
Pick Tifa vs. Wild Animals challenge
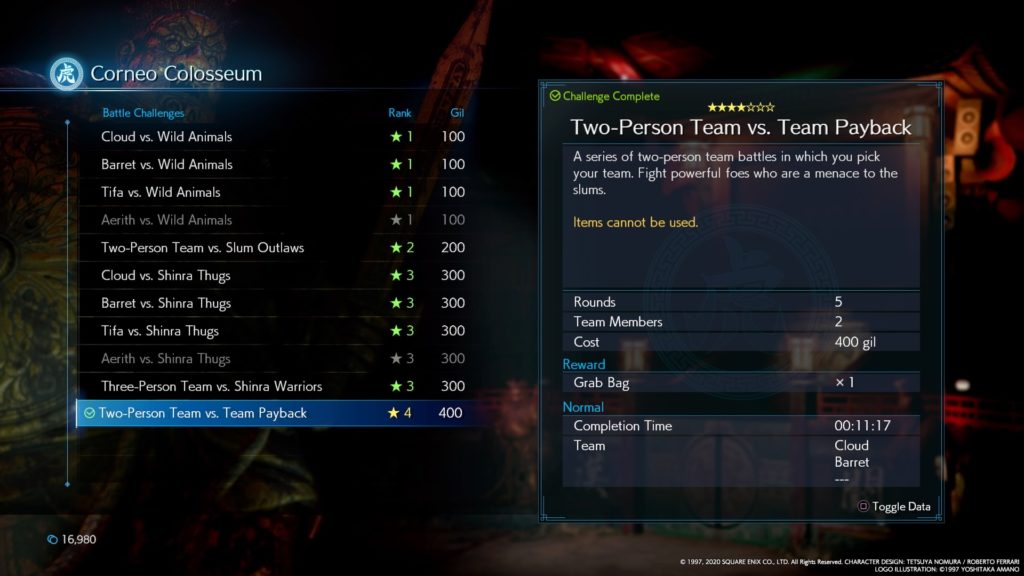tap(161, 192)
